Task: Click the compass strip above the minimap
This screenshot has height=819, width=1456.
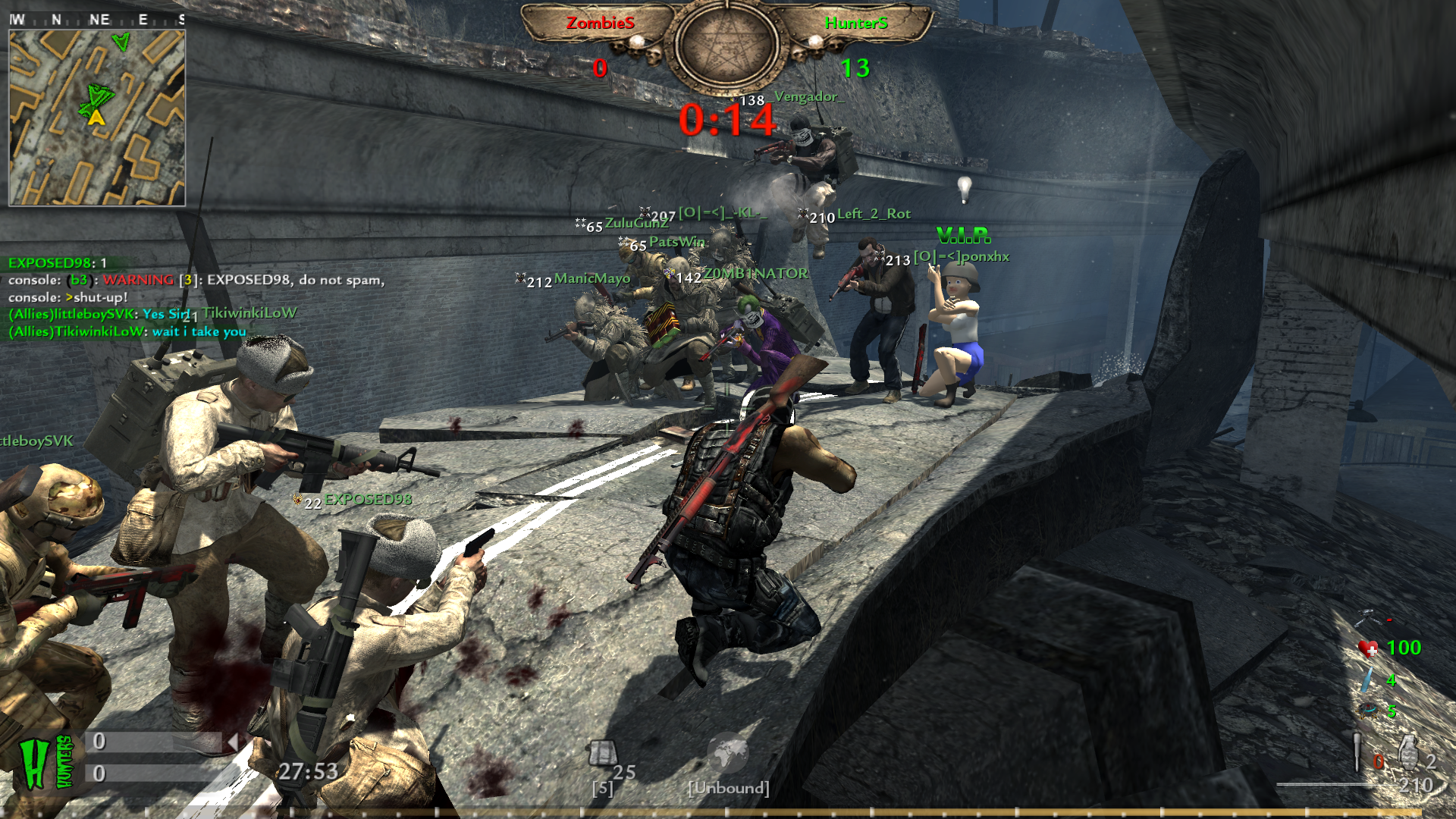Action: point(96,20)
